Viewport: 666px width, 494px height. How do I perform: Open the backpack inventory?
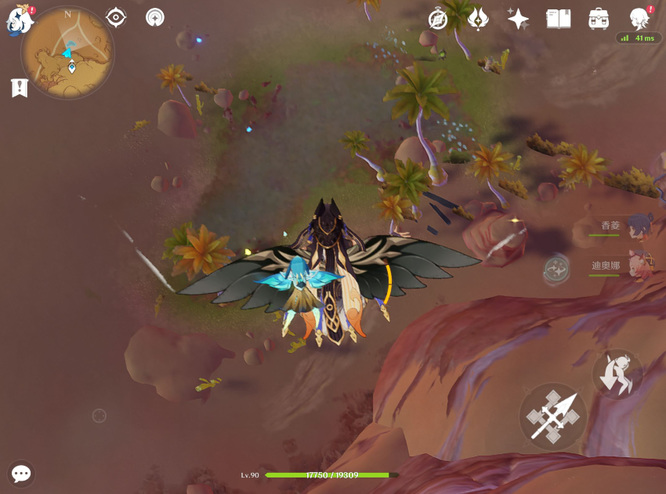pos(599,18)
